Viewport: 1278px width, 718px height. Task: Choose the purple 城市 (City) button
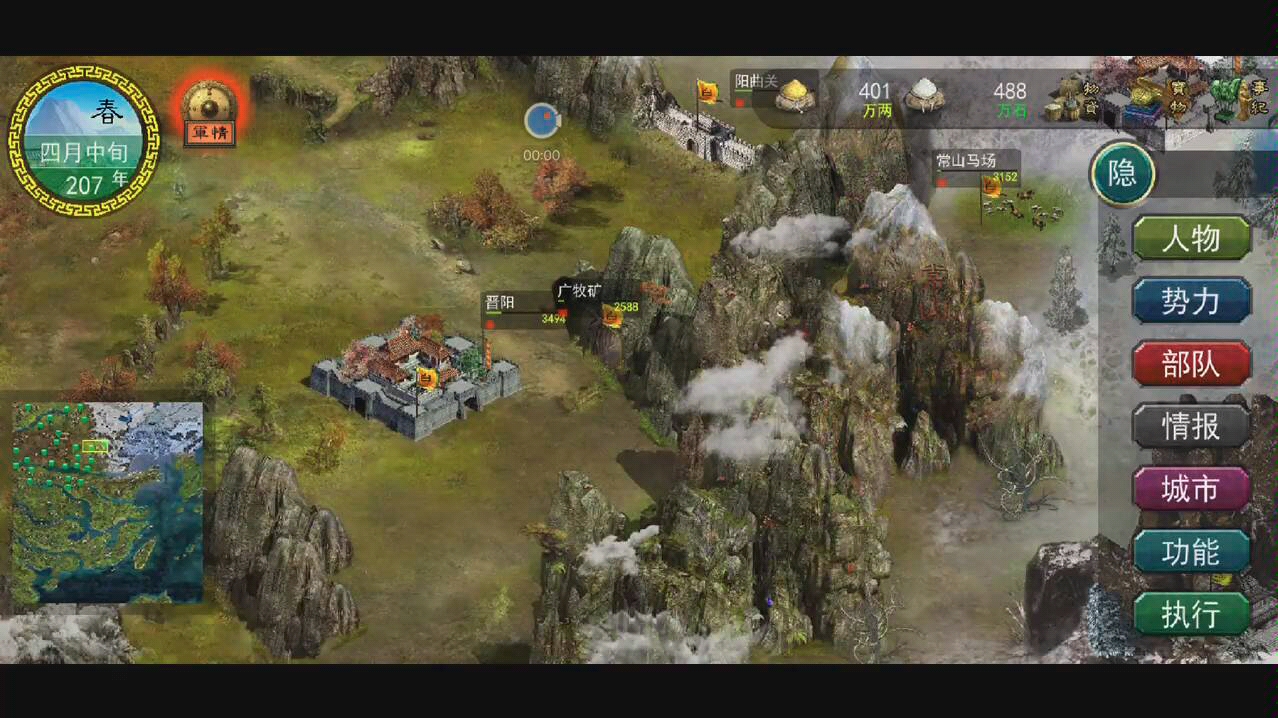(x=1191, y=489)
